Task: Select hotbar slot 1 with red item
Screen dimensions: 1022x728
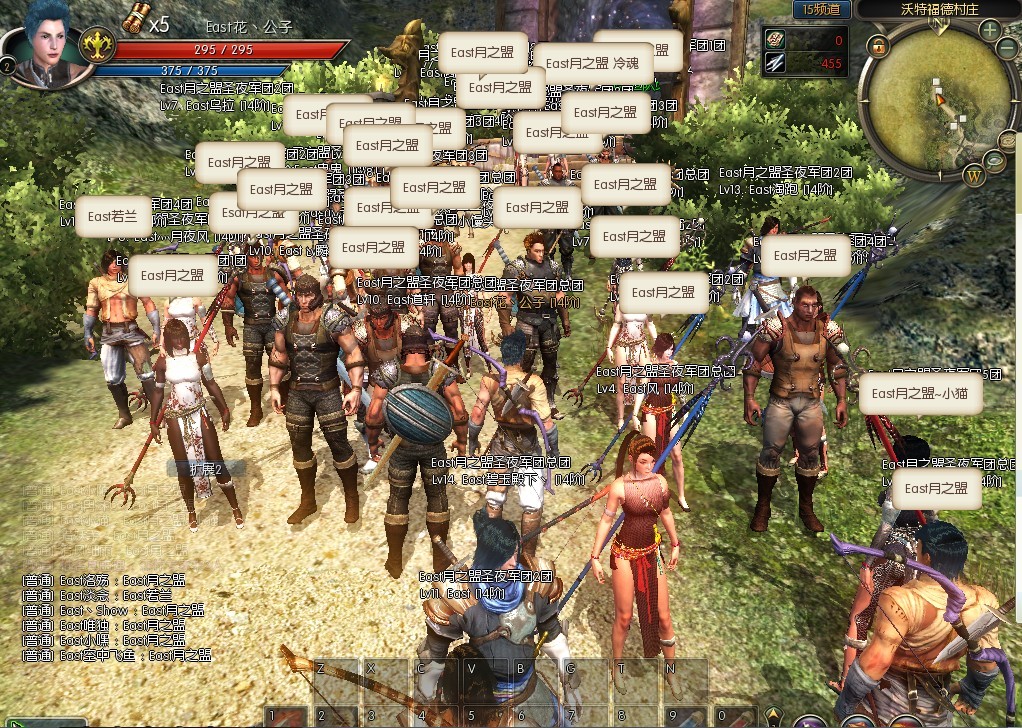Action: coord(283,716)
